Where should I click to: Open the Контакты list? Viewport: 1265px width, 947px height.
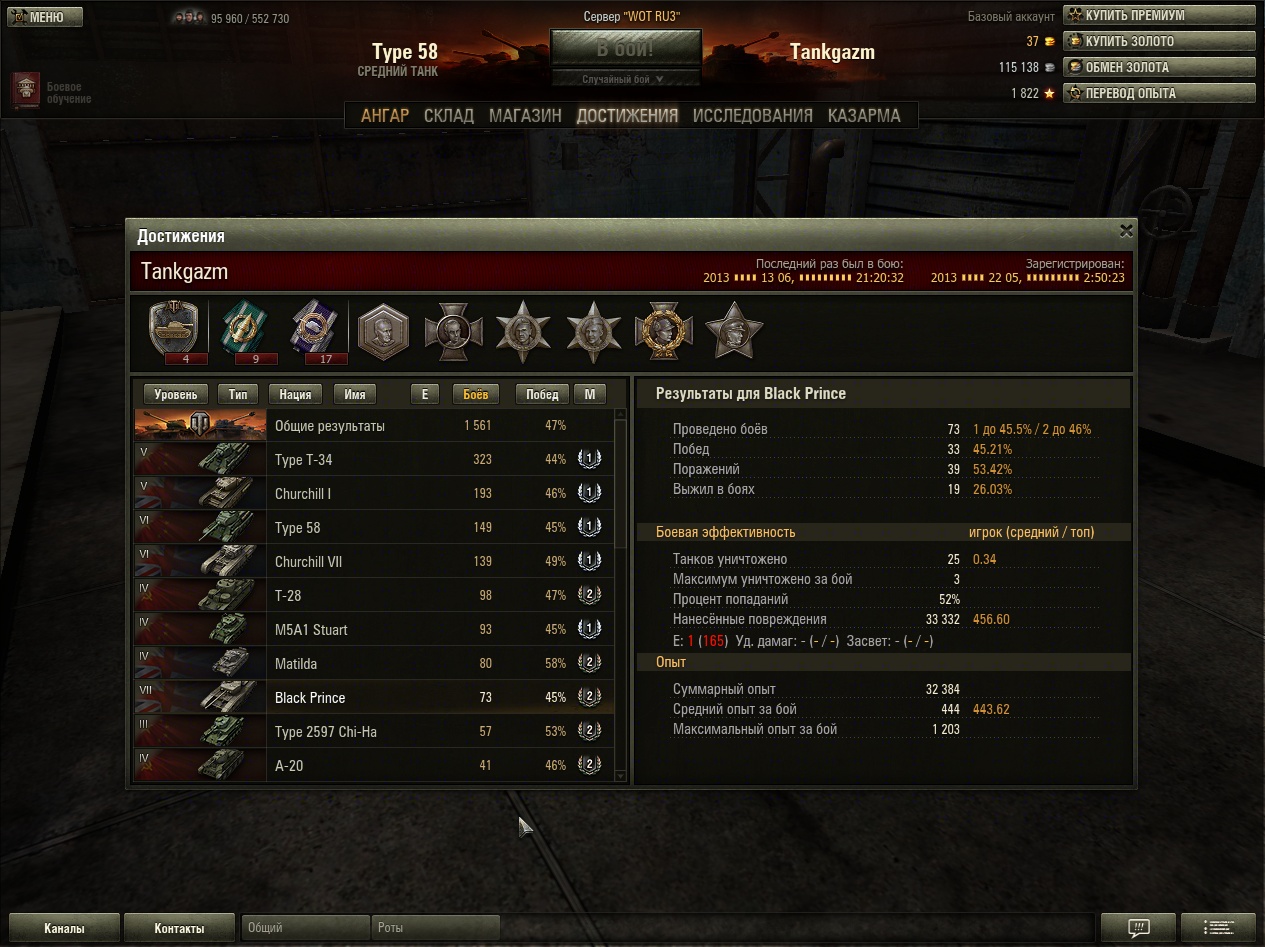tap(180, 928)
